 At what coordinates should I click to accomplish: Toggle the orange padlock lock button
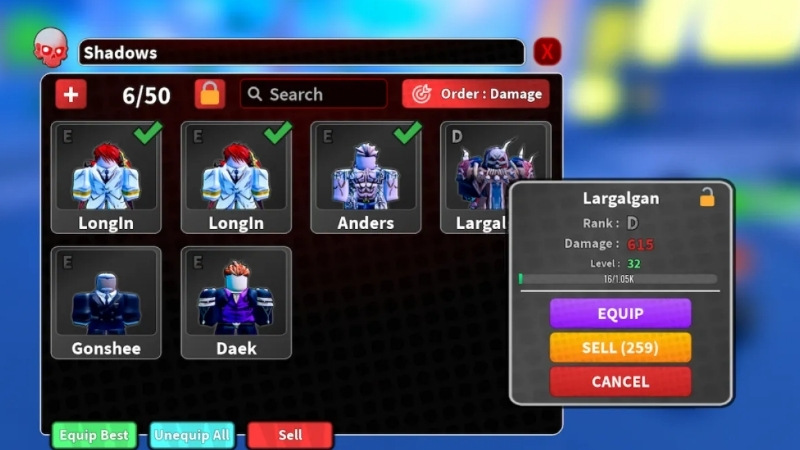210,94
